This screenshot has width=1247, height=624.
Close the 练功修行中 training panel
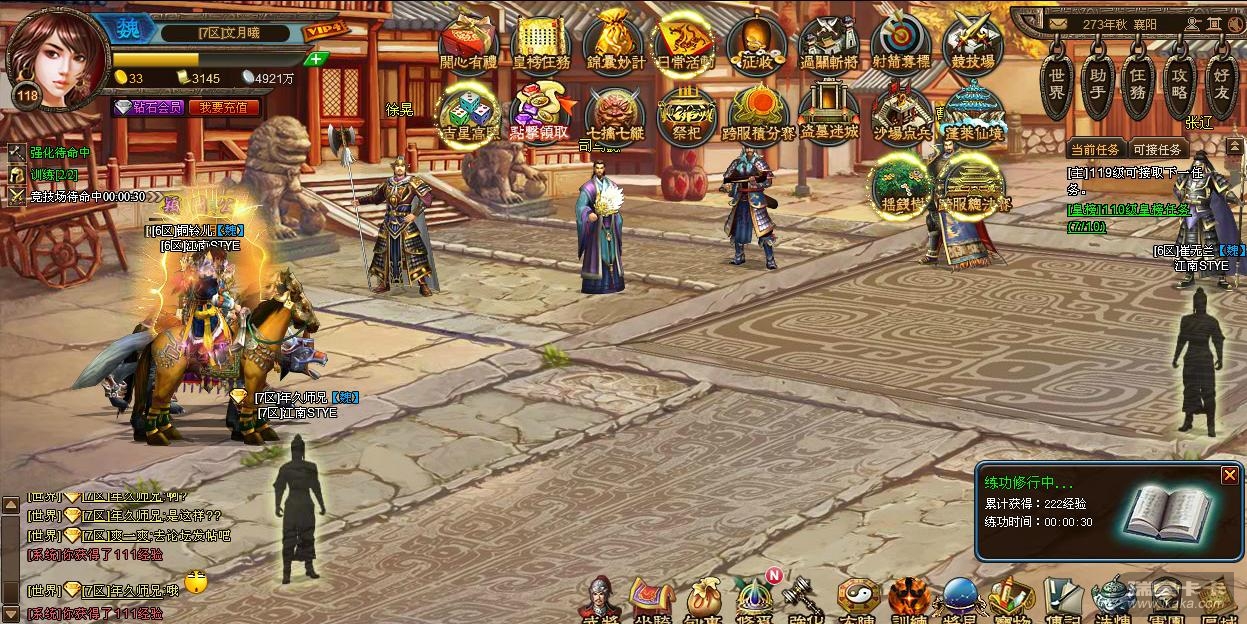[1230, 476]
